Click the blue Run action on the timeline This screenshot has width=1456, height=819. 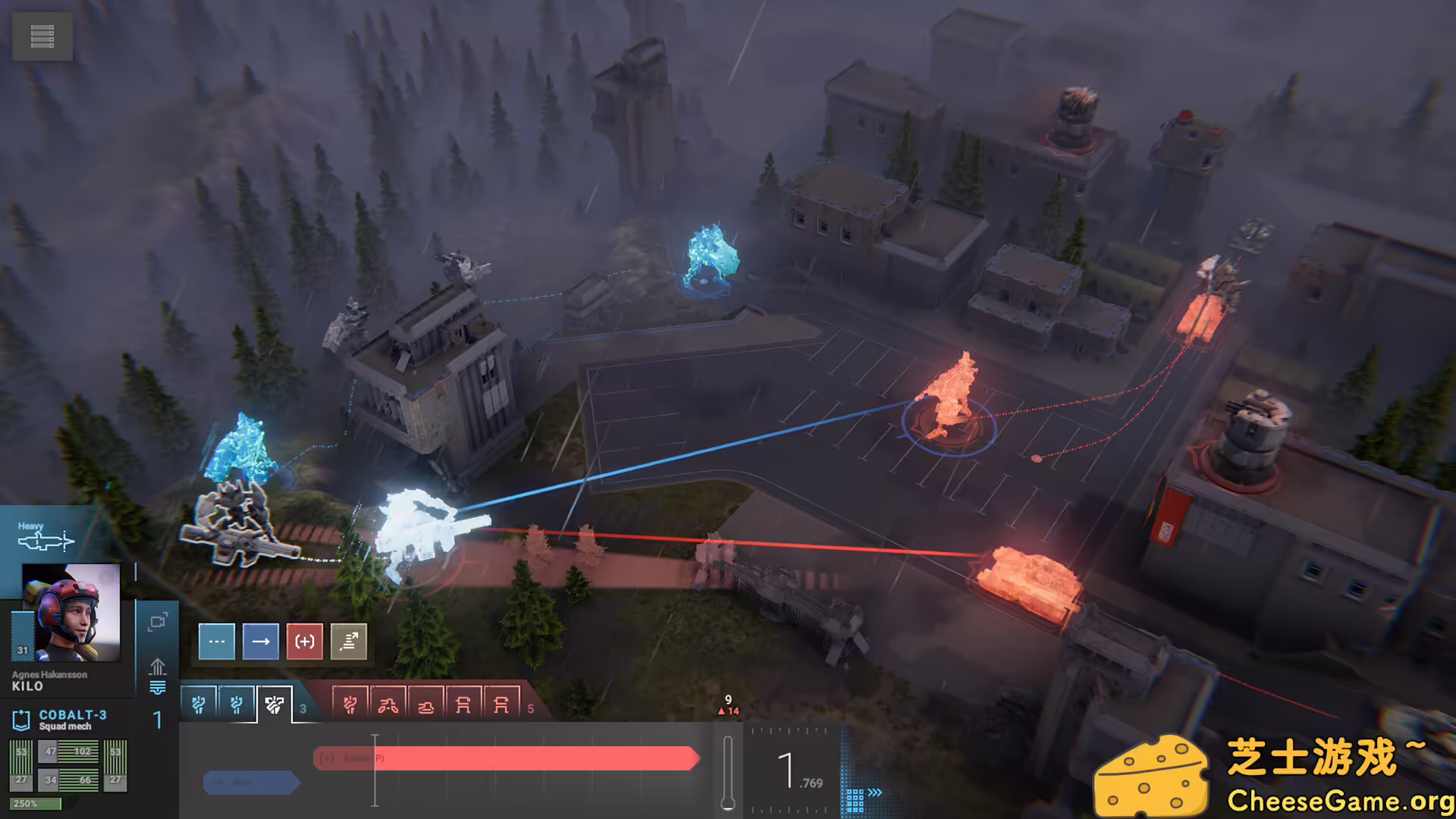tap(251, 782)
